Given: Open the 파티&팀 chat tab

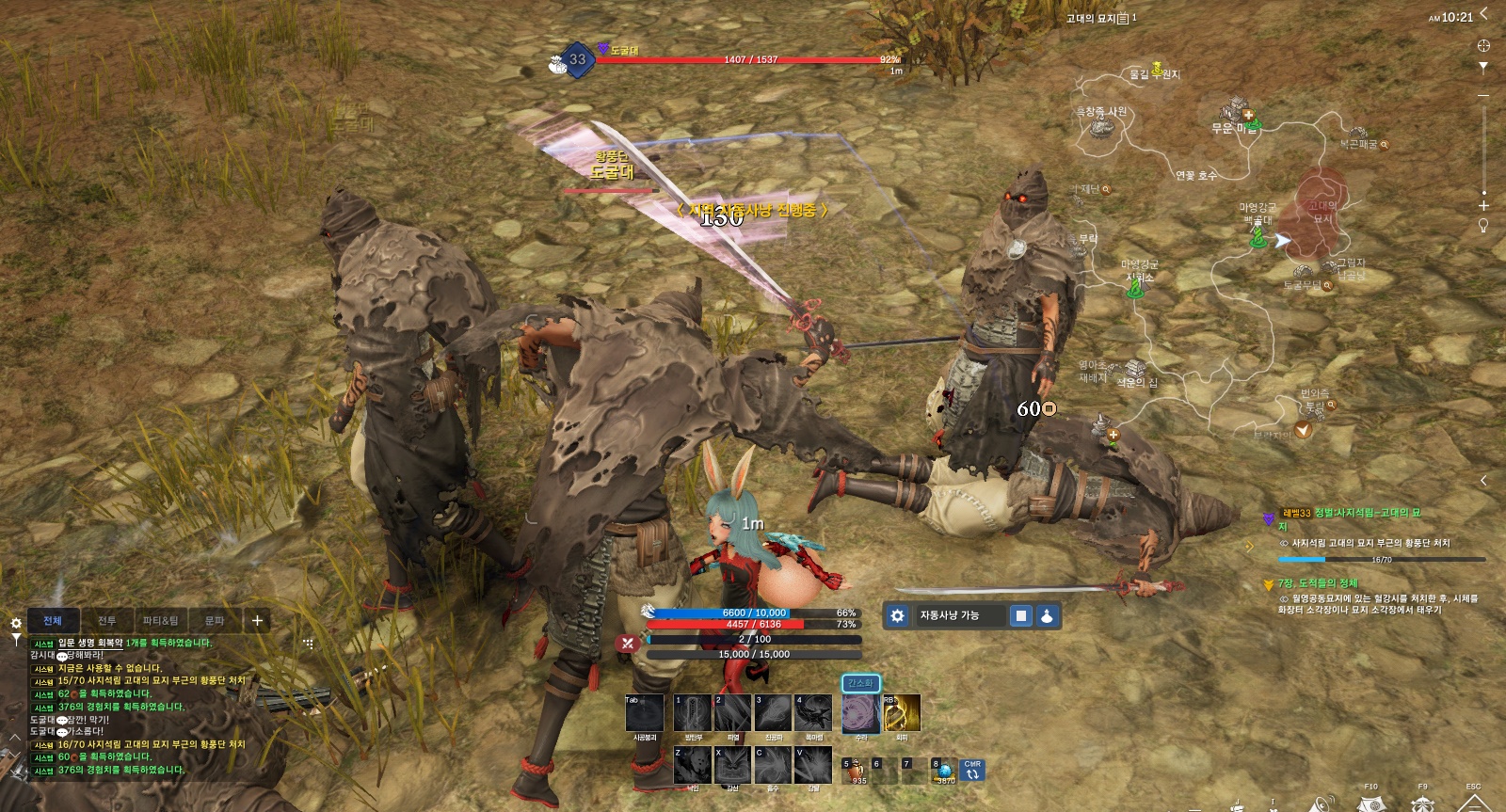Looking at the screenshot, I should click(160, 621).
